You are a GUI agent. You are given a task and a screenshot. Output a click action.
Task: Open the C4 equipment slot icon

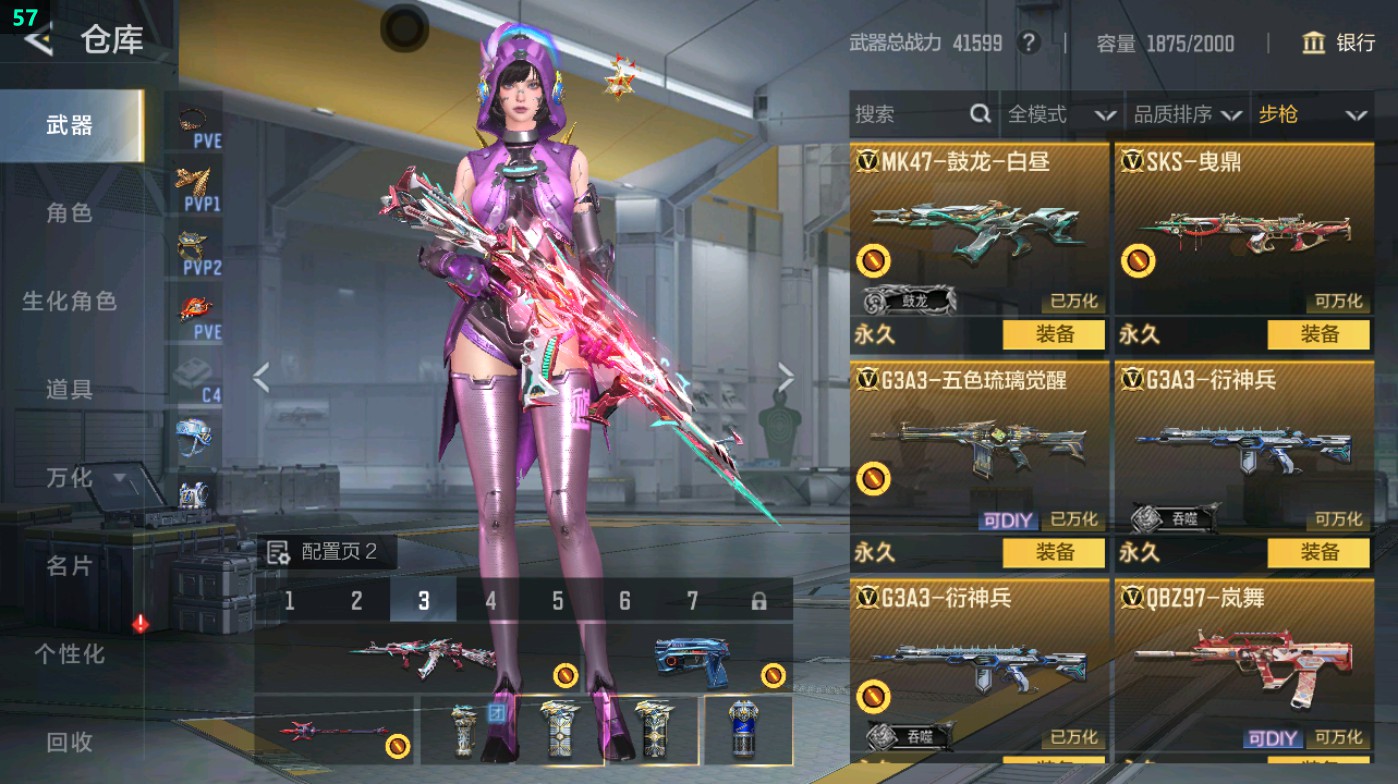click(192, 368)
